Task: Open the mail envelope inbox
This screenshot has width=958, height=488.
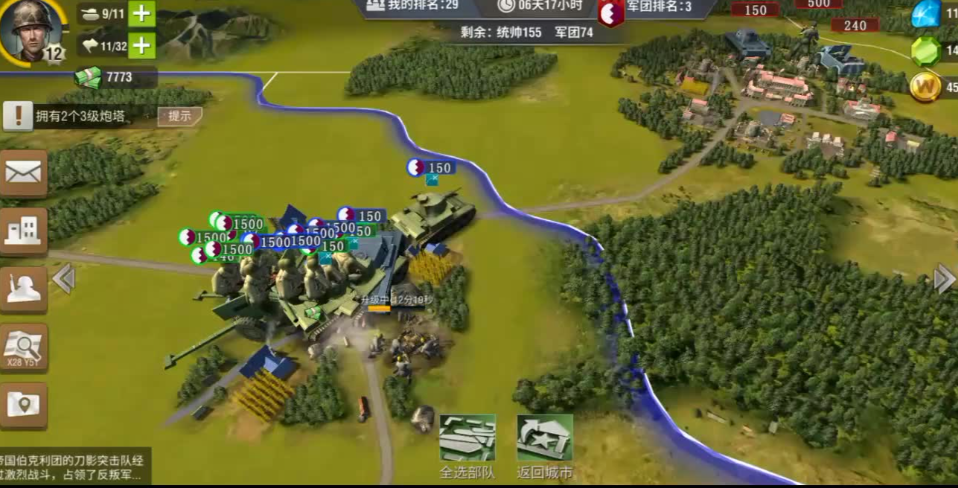Action: [23, 172]
